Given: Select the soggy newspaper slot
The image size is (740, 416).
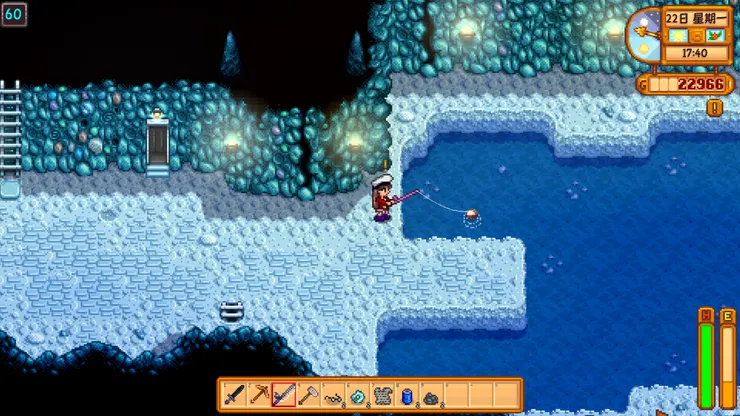Looking at the screenshot, I should 382,394.
